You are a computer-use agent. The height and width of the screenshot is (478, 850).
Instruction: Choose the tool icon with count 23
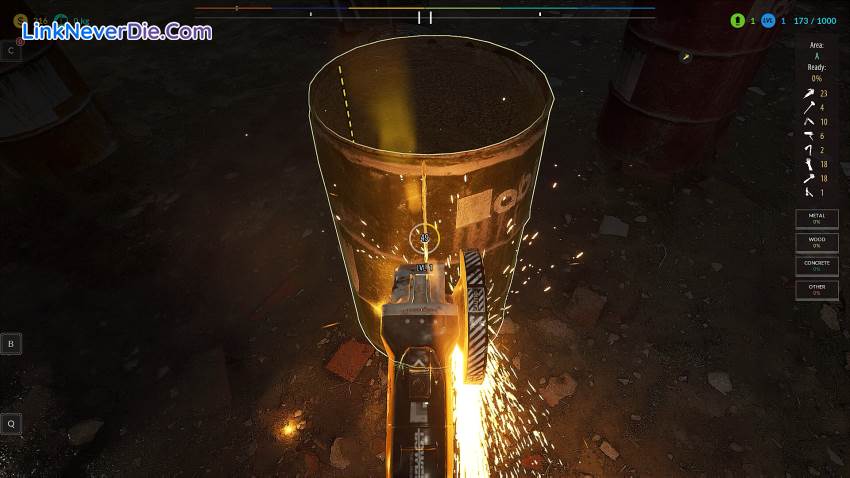[807, 93]
